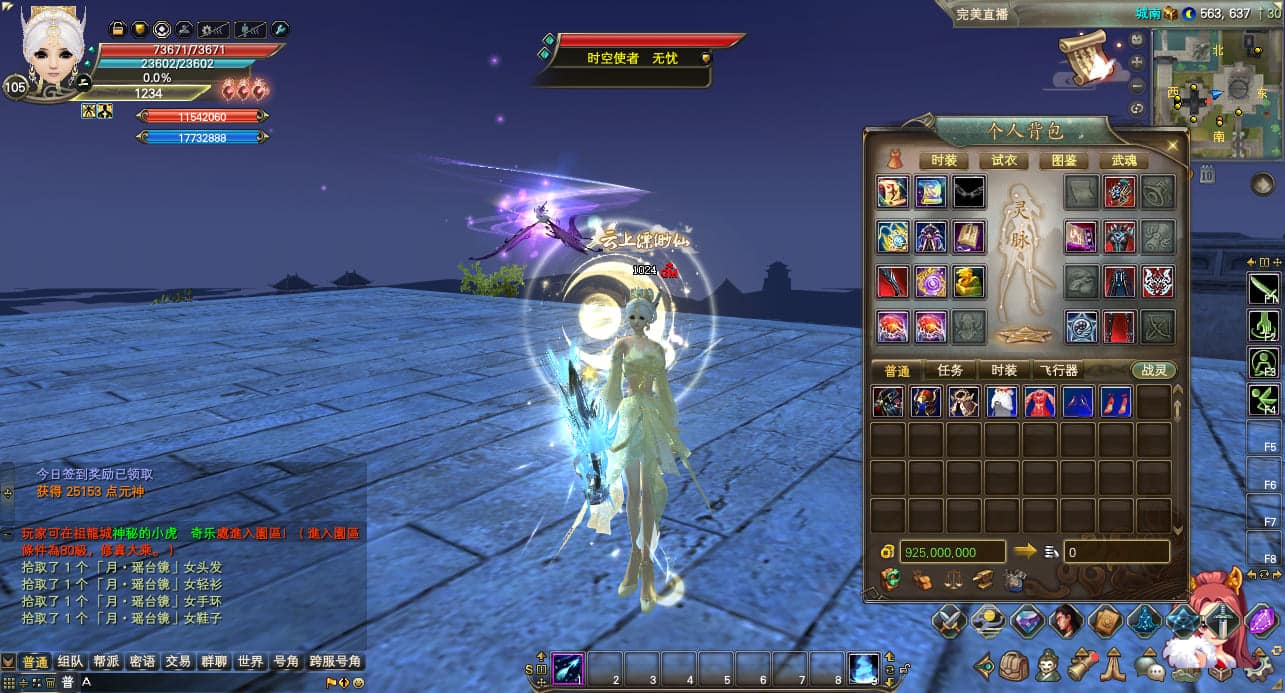Open the 时装 fashion button in backpack

943,160
